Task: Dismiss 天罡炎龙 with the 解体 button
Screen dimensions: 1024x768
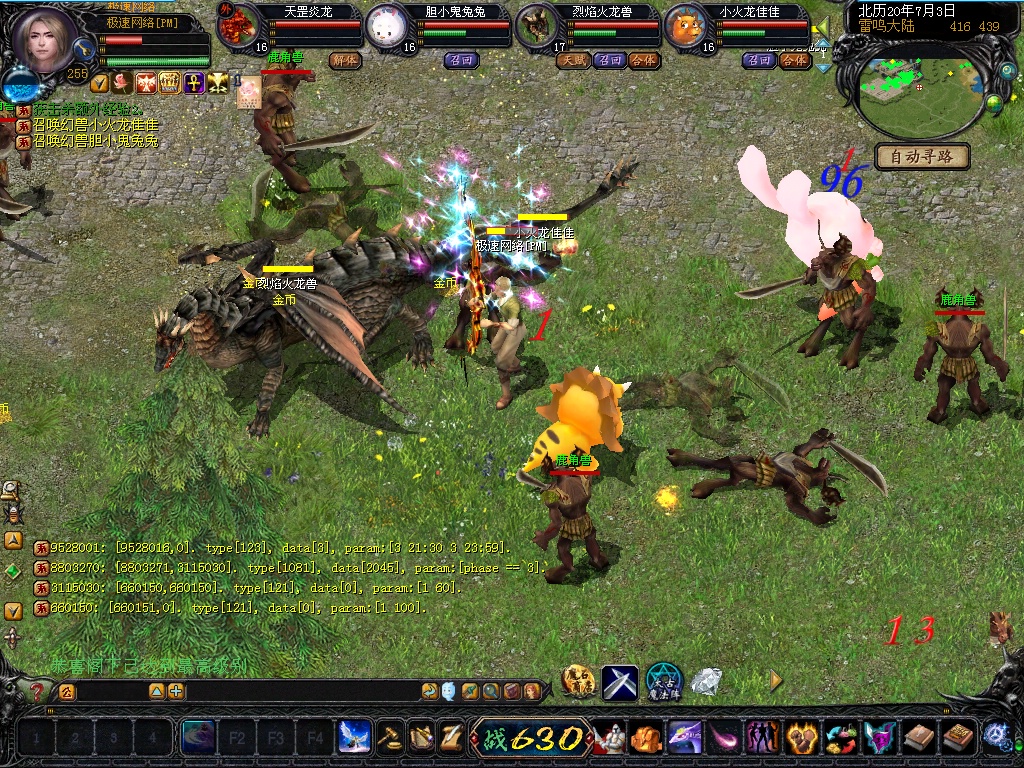Action: 345,60
